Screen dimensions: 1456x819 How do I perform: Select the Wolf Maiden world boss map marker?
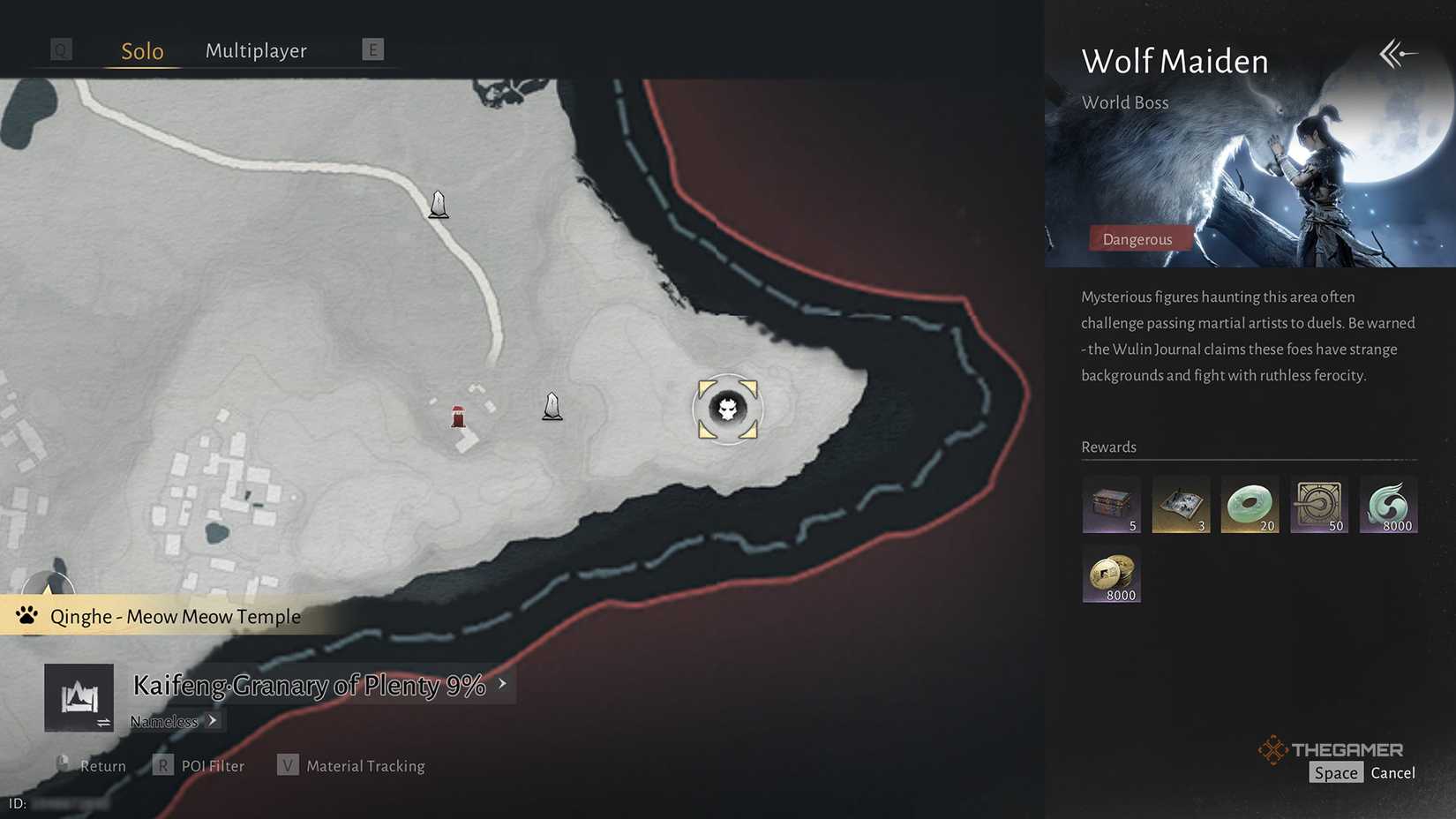[x=726, y=409]
